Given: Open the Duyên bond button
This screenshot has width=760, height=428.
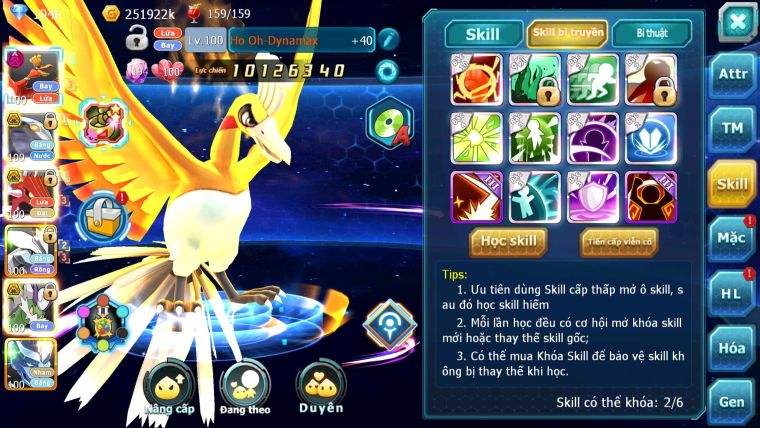Looking at the screenshot, I should [x=321, y=388].
